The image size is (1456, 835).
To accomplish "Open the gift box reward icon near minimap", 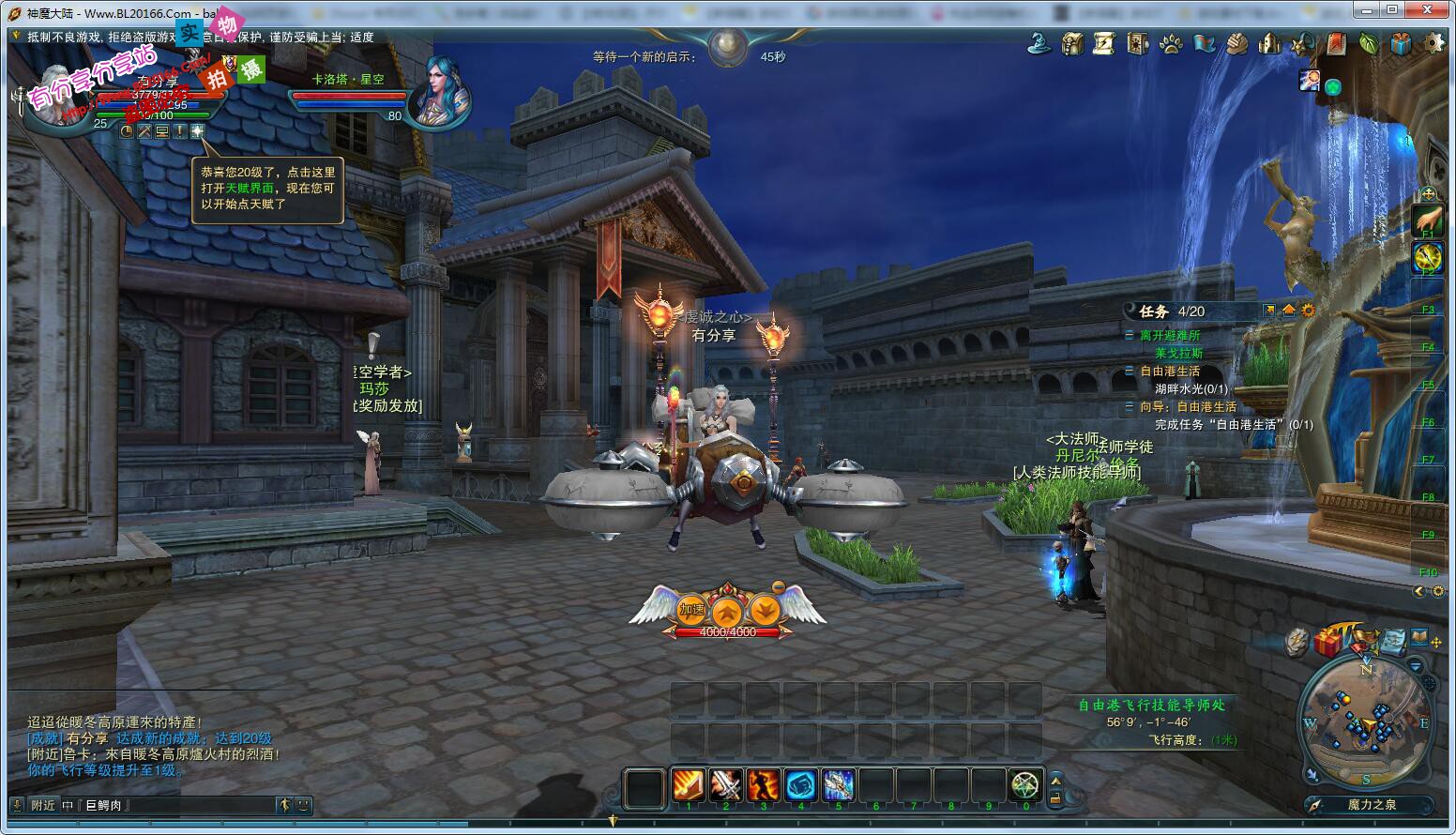I will (1328, 643).
